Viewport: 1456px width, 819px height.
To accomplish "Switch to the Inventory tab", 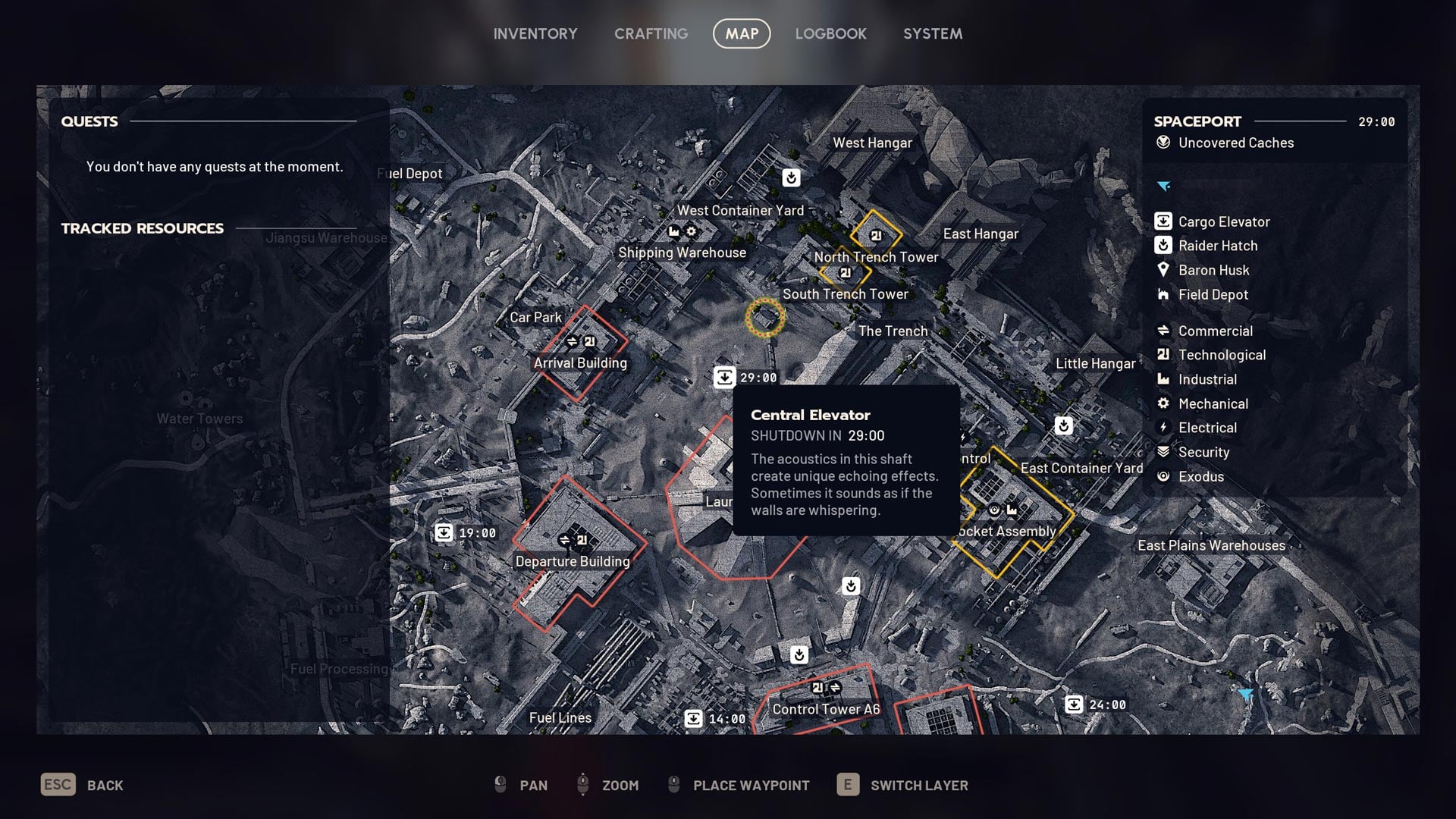I will click(535, 33).
